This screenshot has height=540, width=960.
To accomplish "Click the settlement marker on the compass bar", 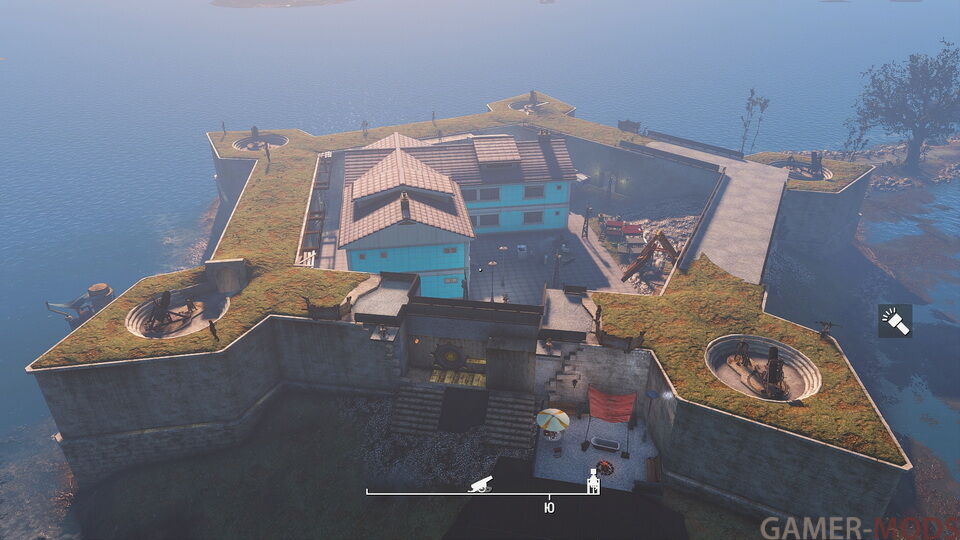I will [x=592, y=482].
